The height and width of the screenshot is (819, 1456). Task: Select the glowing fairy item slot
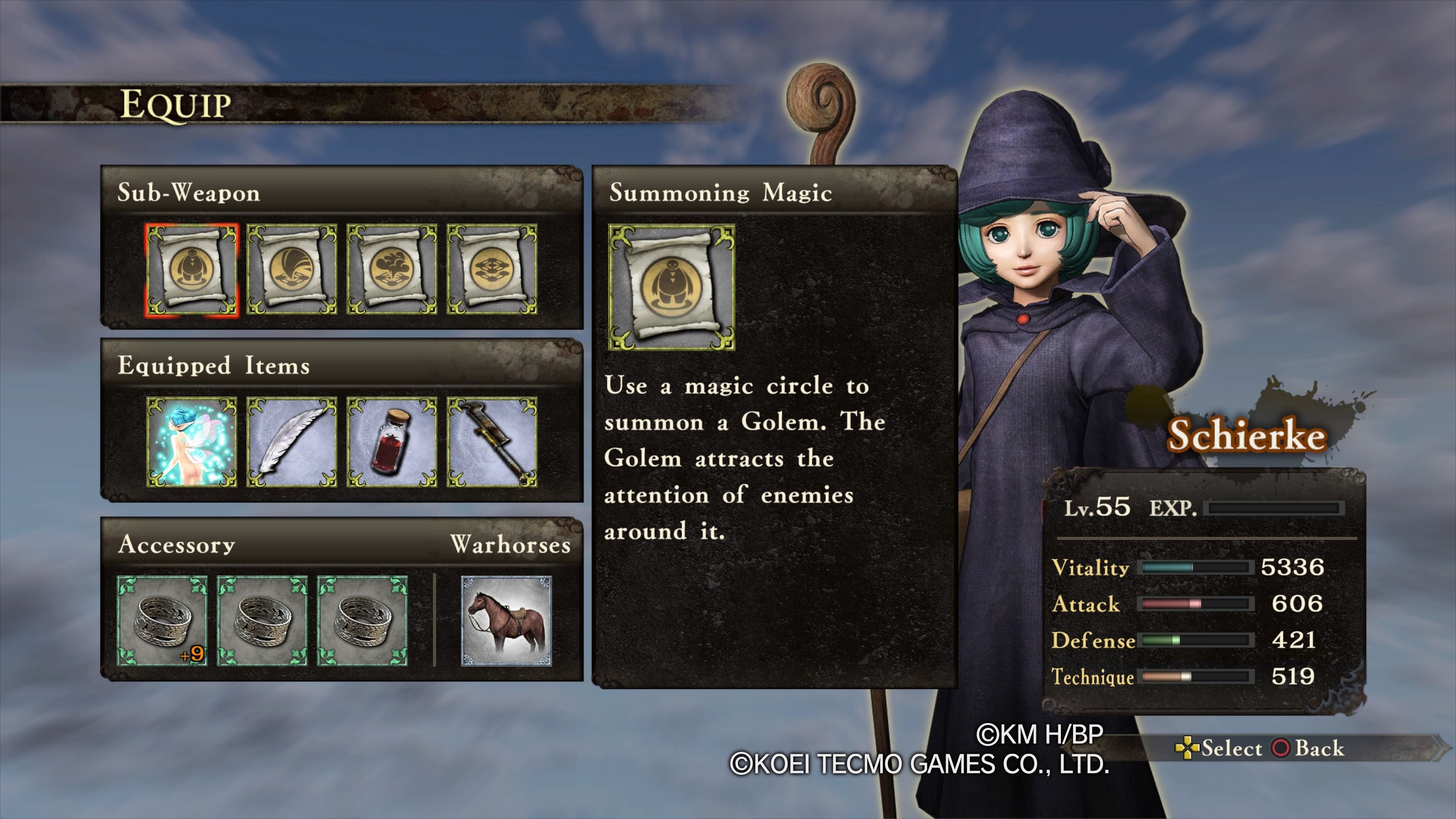pos(191,442)
